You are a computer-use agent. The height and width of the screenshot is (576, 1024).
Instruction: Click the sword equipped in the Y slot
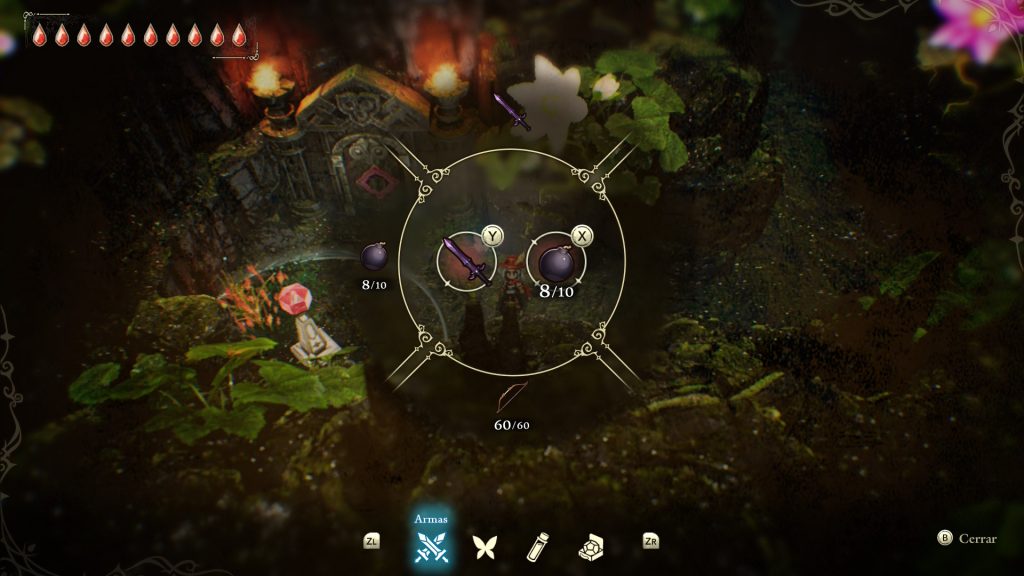(466, 262)
